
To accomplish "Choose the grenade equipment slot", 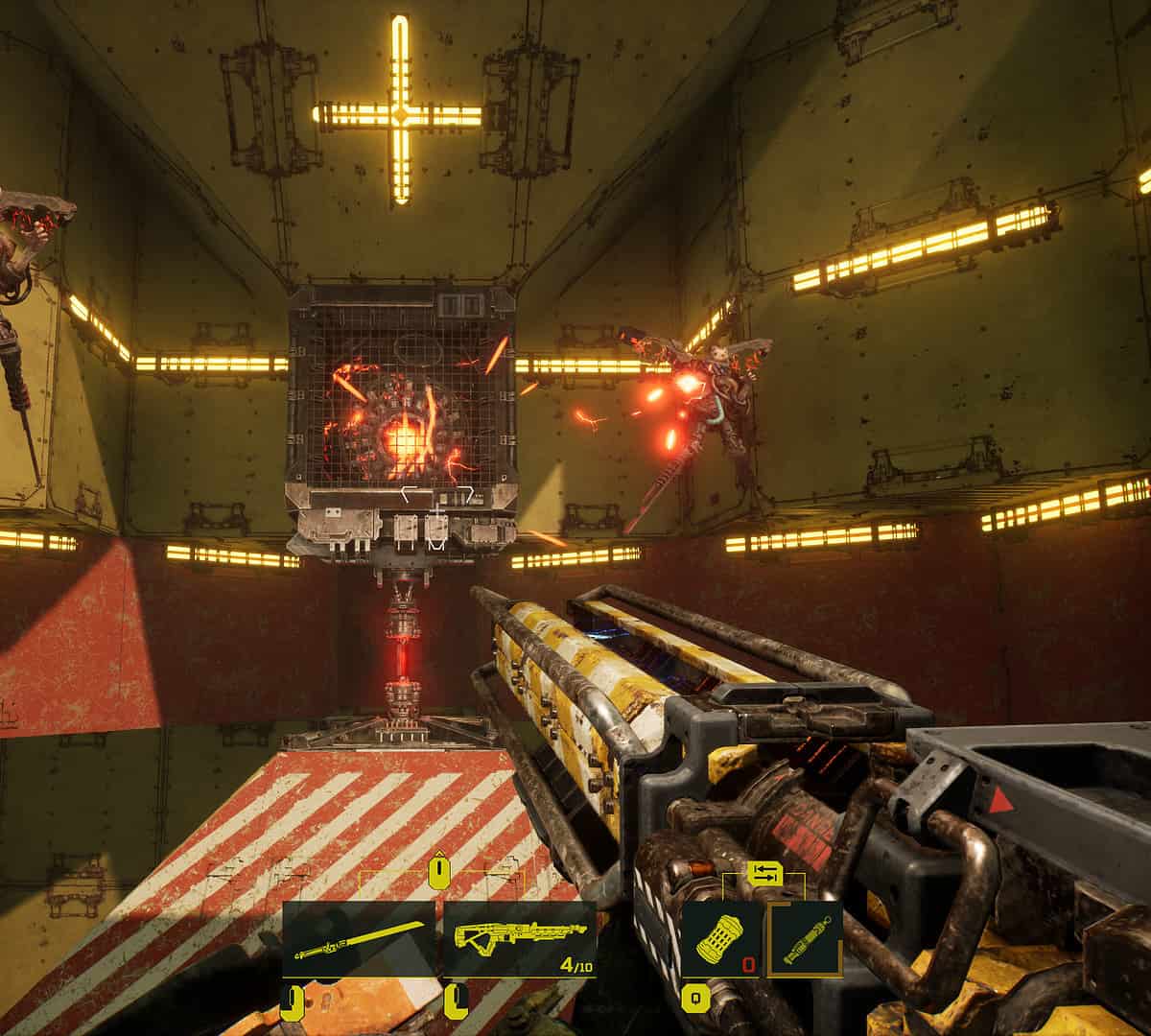I will coord(721,939).
